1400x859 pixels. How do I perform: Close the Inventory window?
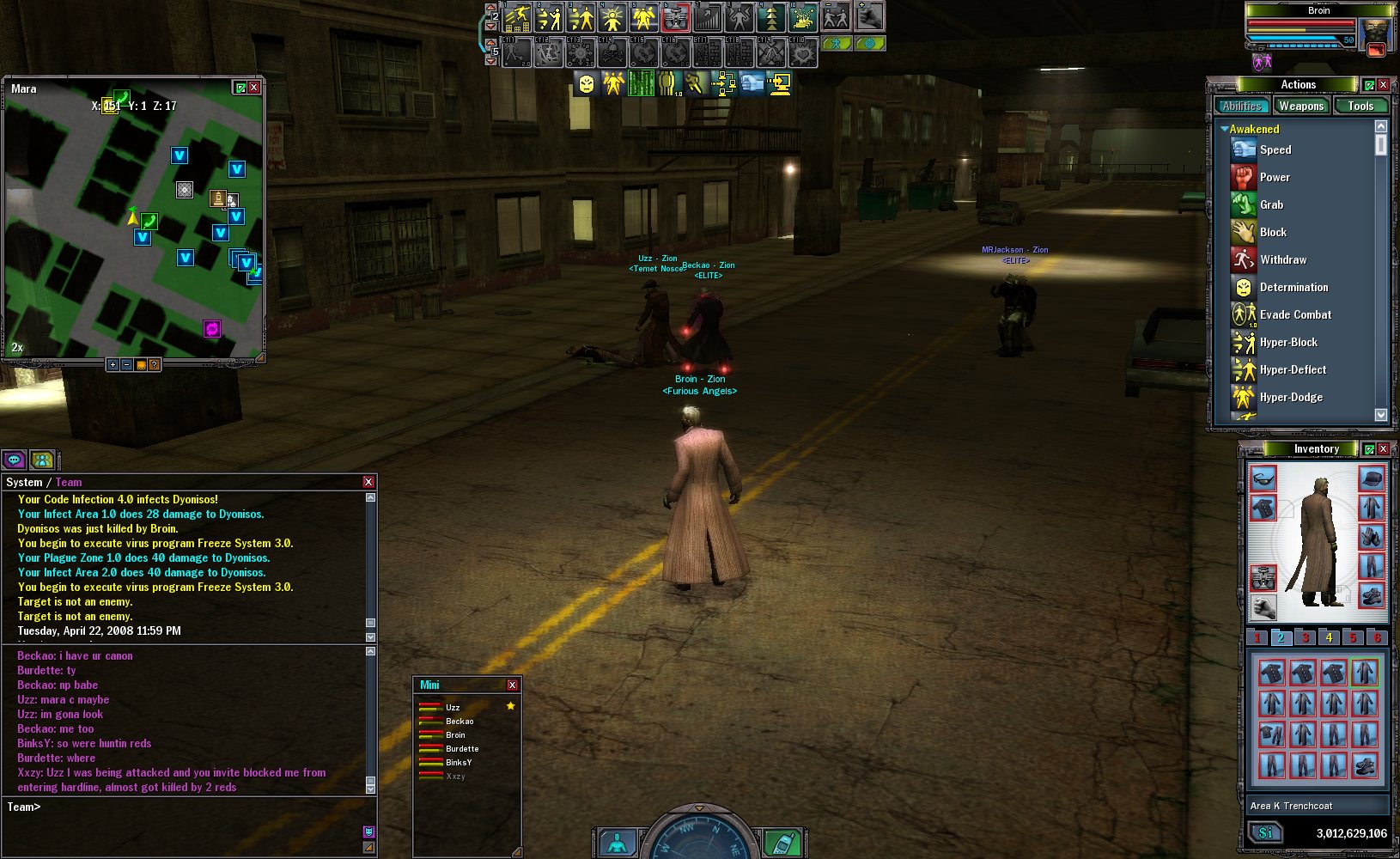tap(1383, 449)
